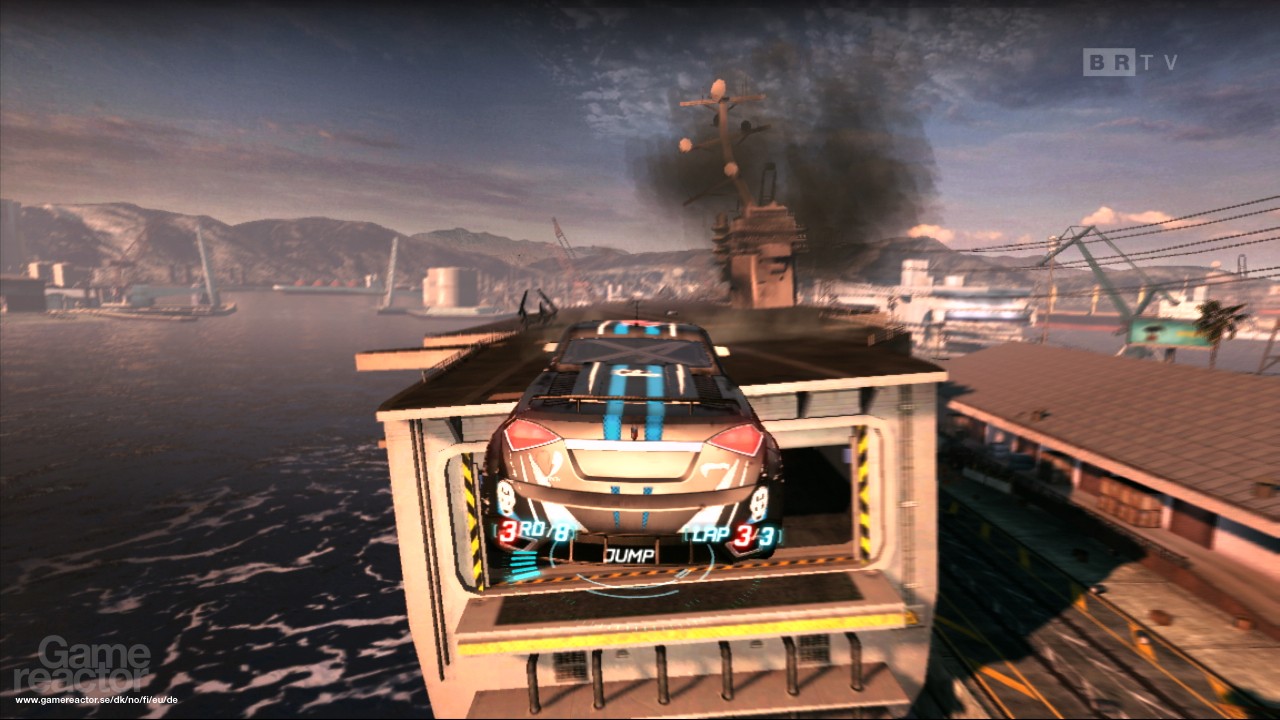This screenshot has width=1280, height=720.
Task: Click the red position number 3
Action: [508, 528]
